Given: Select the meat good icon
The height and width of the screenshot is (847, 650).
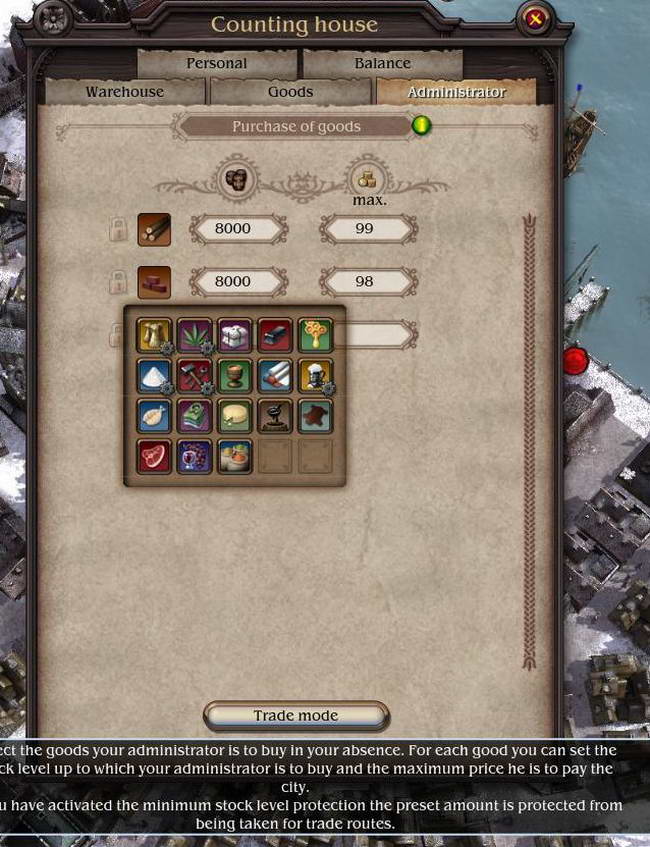Looking at the screenshot, I should click(x=153, y=457).
